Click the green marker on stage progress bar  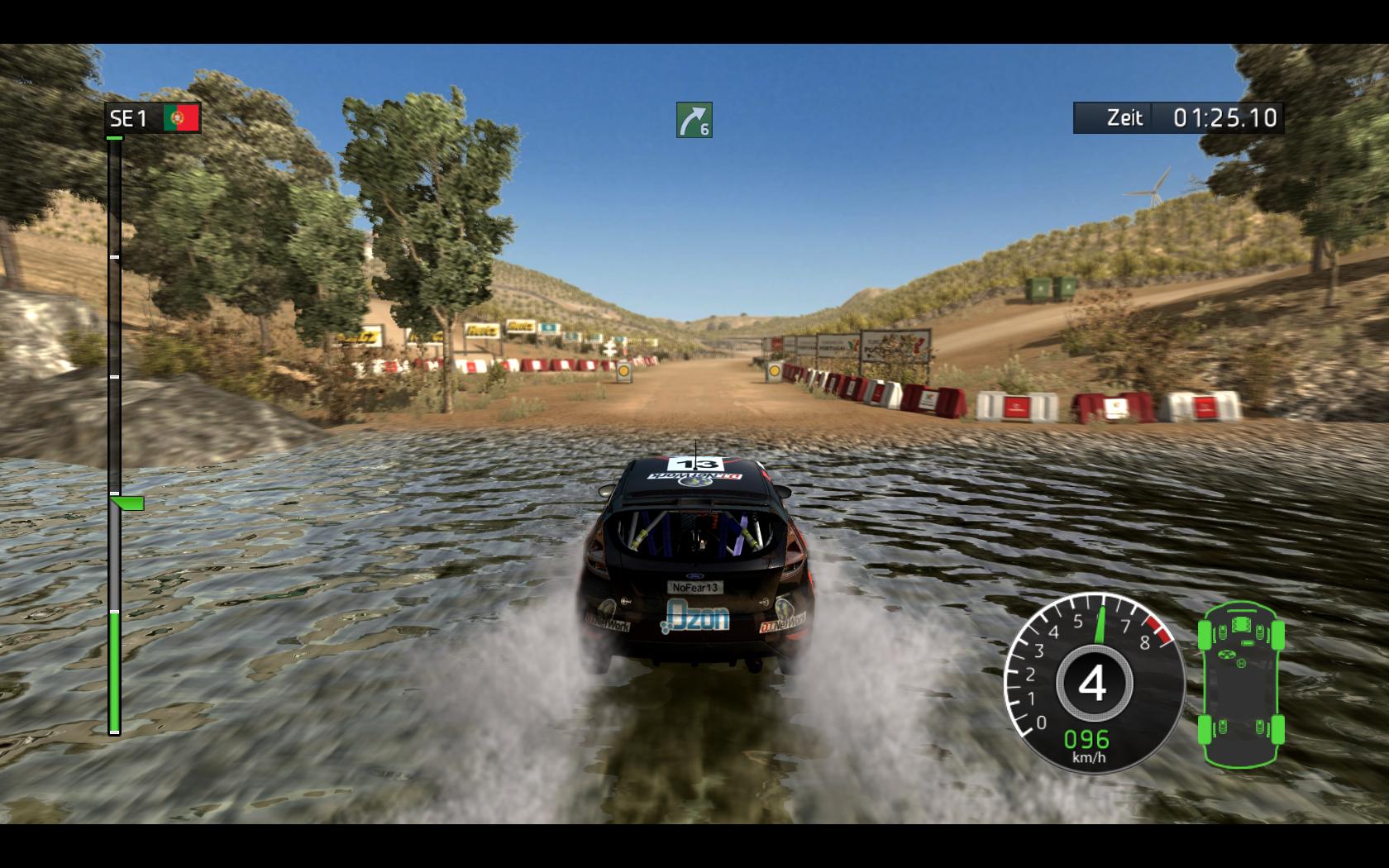coord(128,503)
